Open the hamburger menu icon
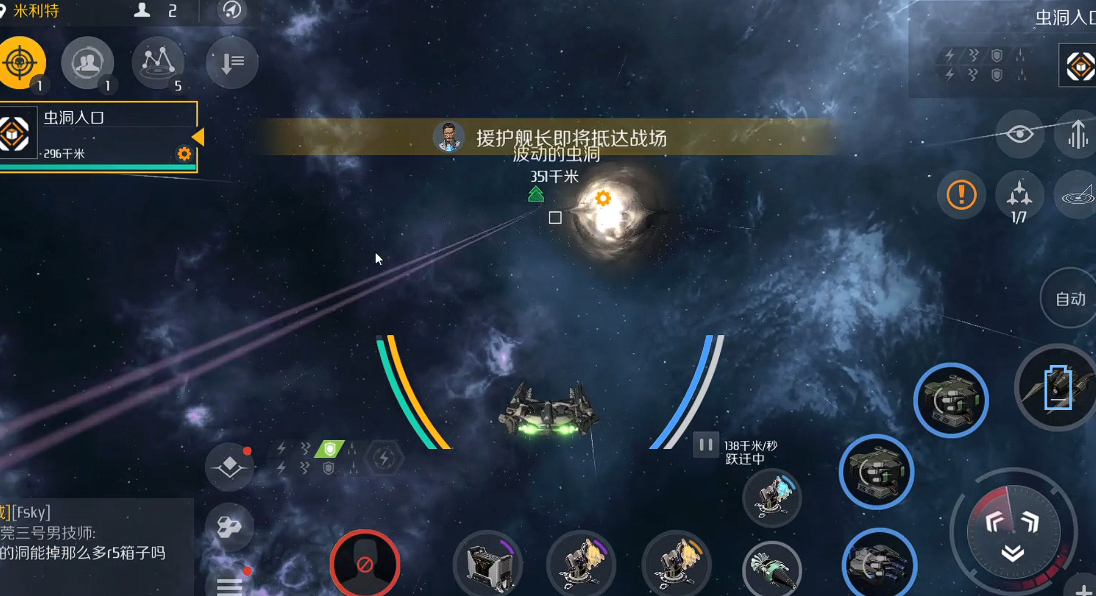The image size is (1096, 596). pyautogui.click(x=229, y=583)
